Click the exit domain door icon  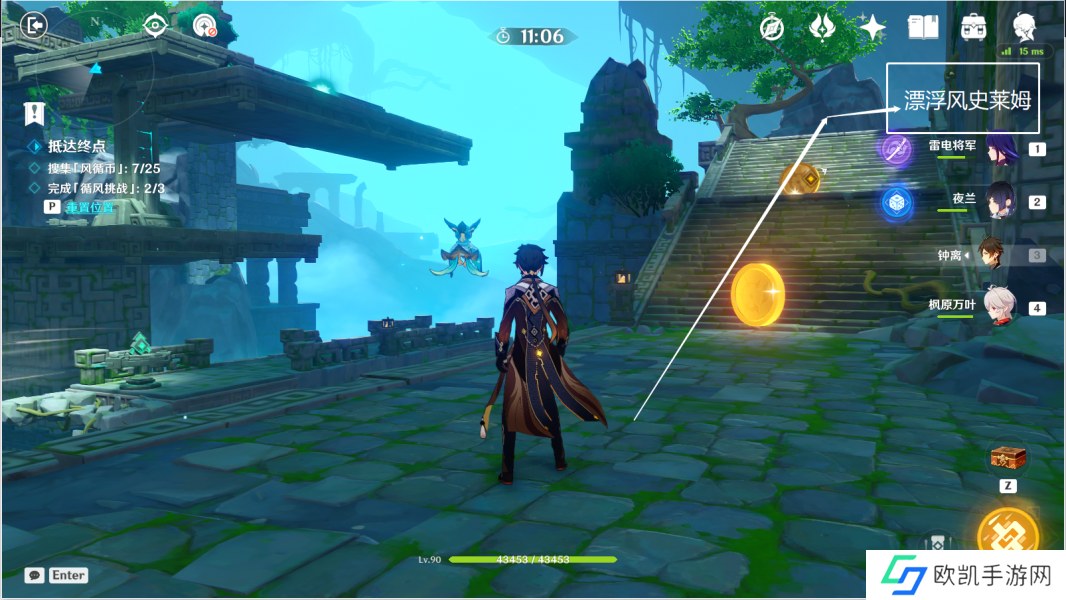35,25
